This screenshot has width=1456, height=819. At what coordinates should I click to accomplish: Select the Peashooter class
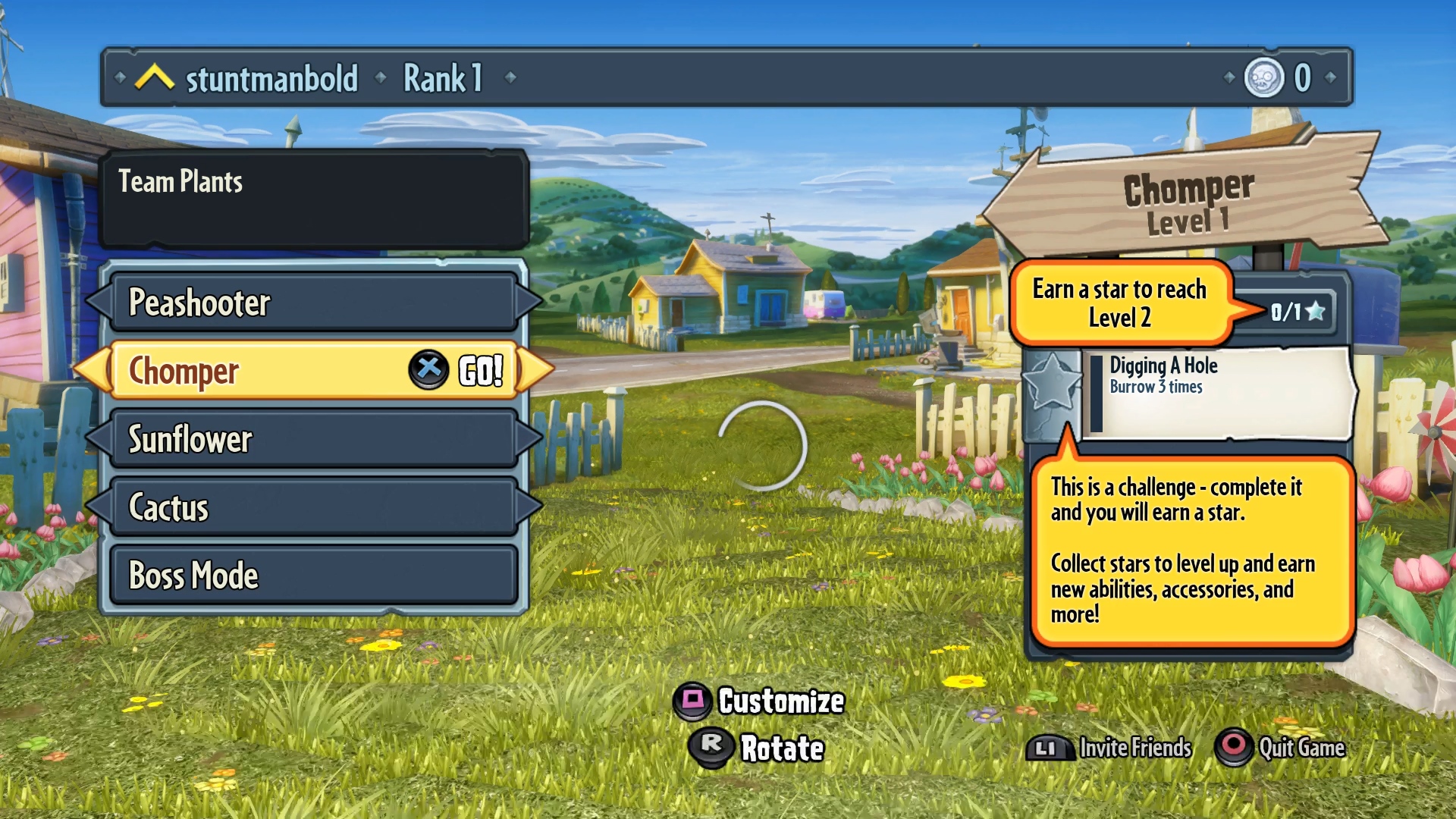313,302
